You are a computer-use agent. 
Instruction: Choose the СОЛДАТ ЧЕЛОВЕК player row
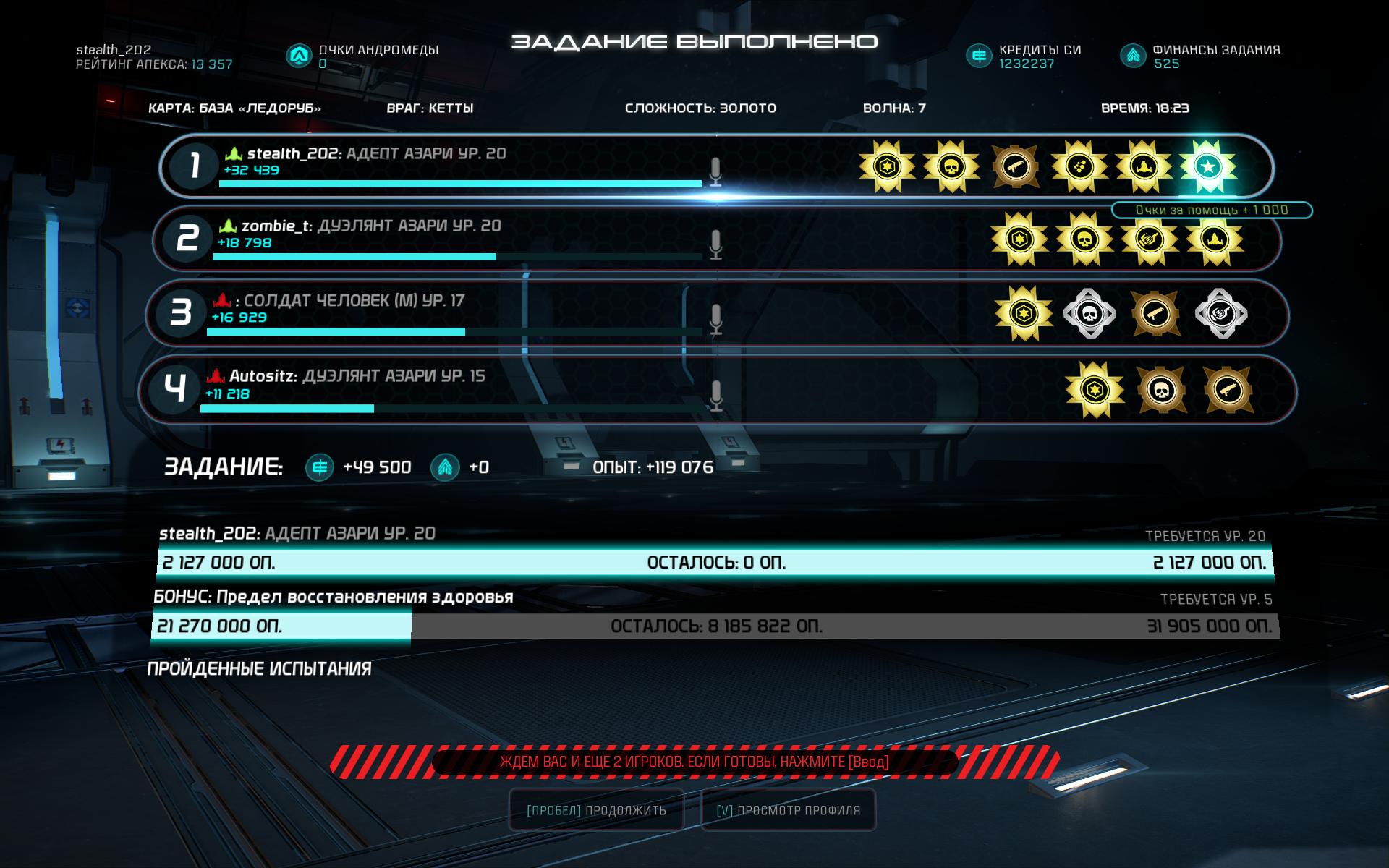[x=463, y=314]
